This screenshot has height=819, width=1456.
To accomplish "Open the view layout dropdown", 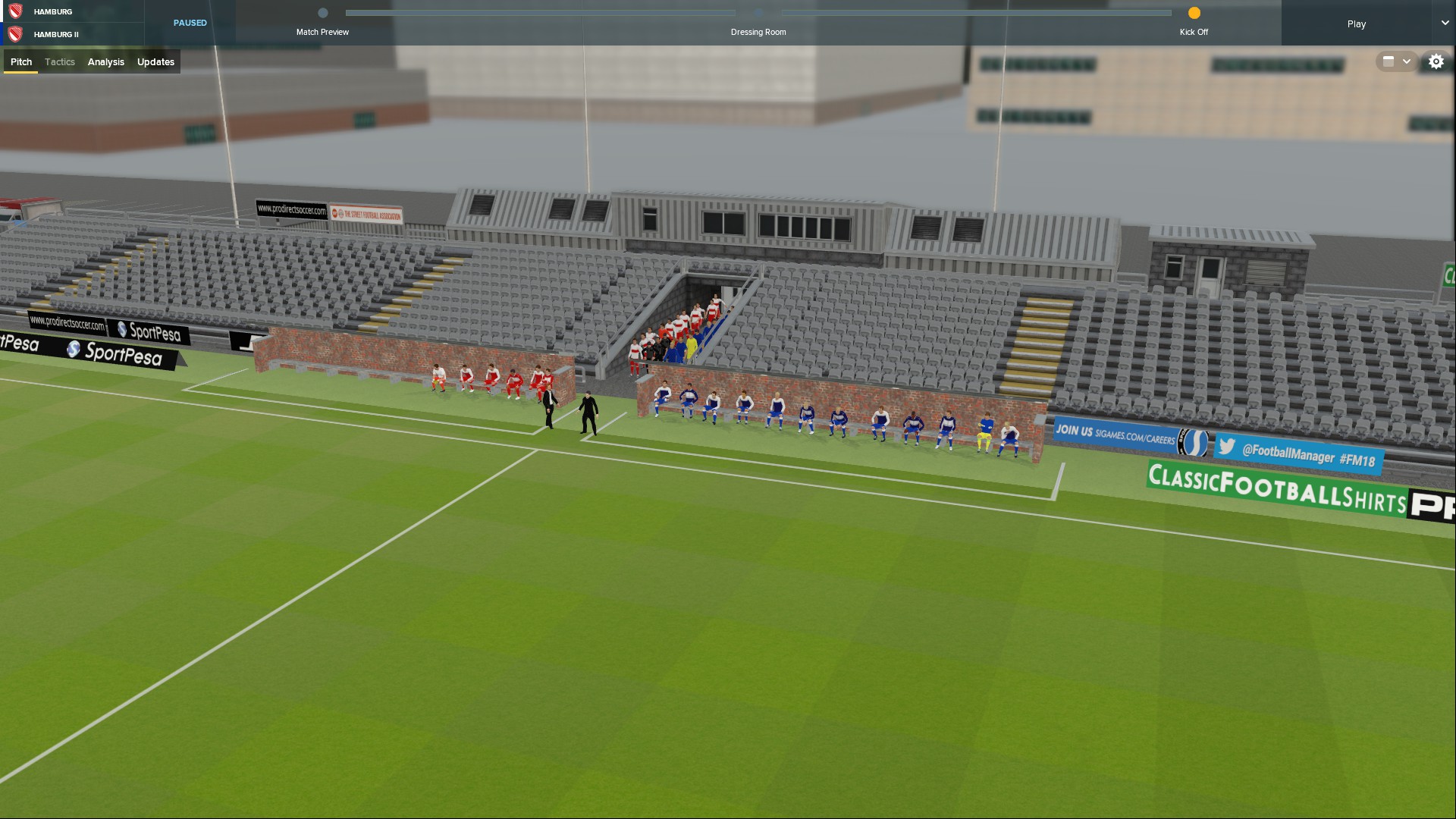I will [x=1396, y=62].
